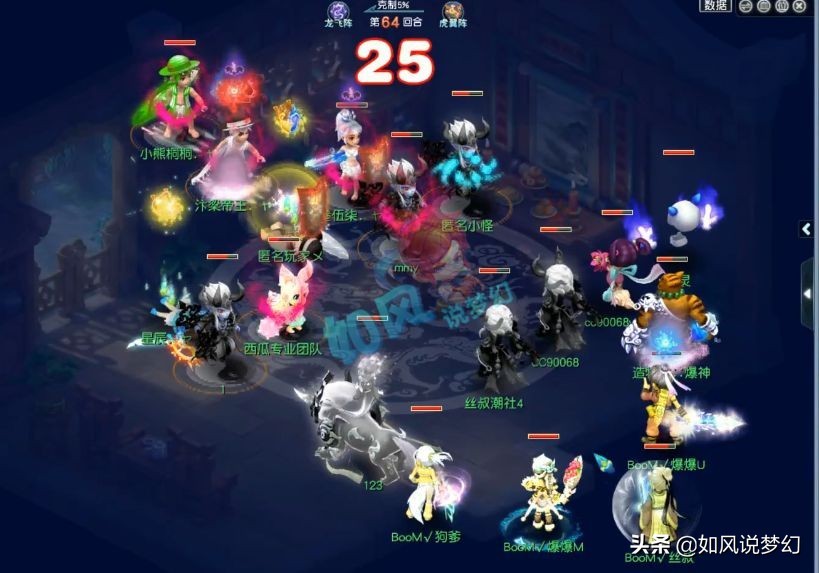Viewport: 819px width, 573px height.
Task: Expand the side panel with the chevron arrow
Action: coord(806,229)
